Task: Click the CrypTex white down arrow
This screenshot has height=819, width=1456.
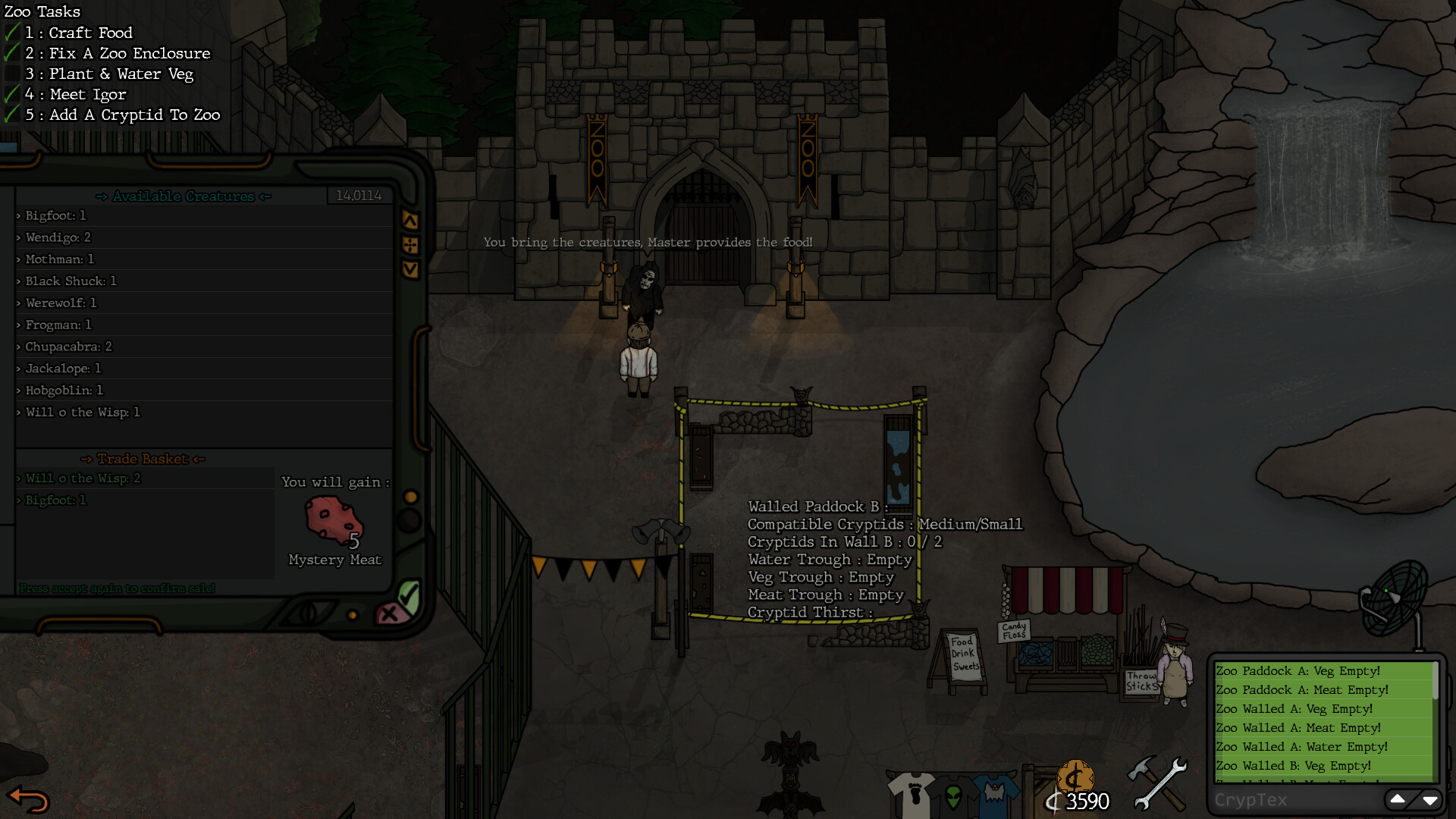Action: [1430, 799]
